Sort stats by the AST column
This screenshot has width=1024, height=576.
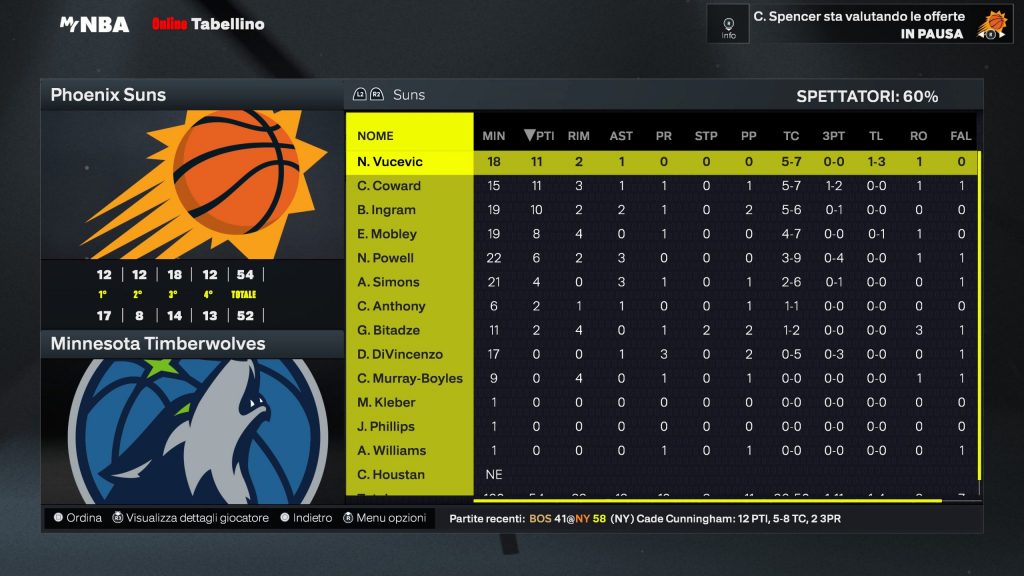coord(621,136)
